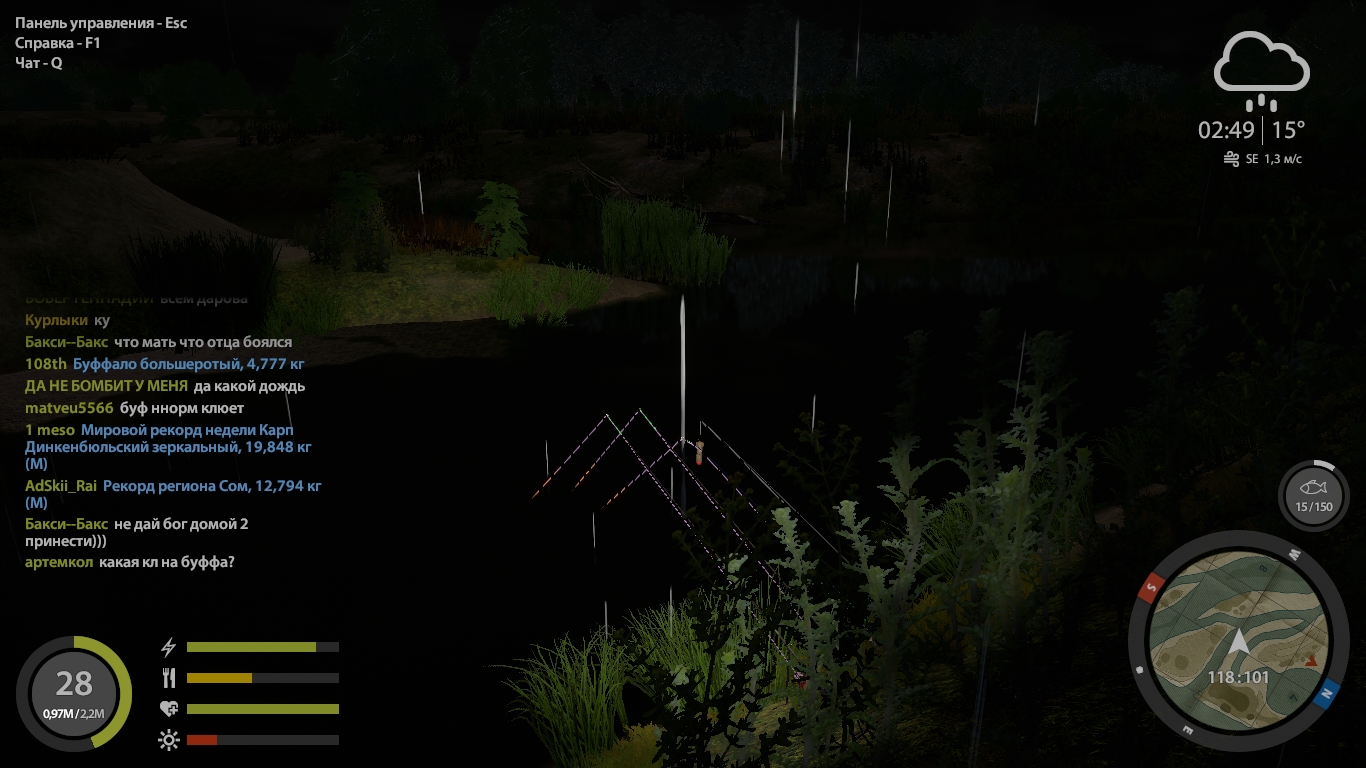This screenshot has height=768, width=1366.
Task: Open the minimap with coordinates 118:101
Action: coord(1239,638)
